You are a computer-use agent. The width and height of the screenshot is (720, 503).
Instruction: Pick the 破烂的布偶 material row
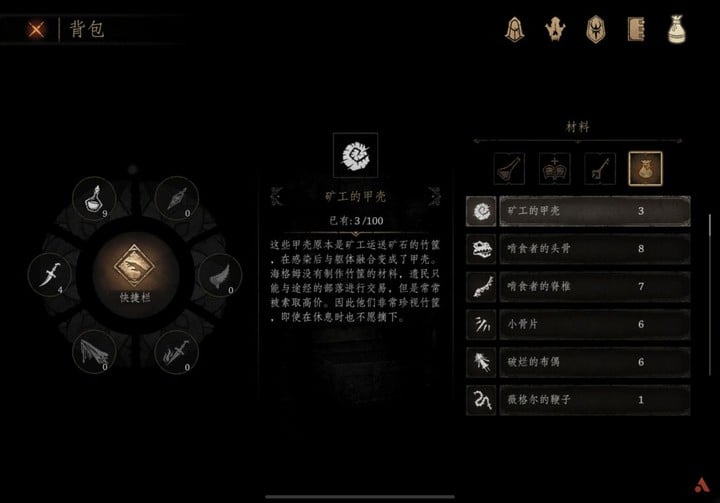pos(578,363)
